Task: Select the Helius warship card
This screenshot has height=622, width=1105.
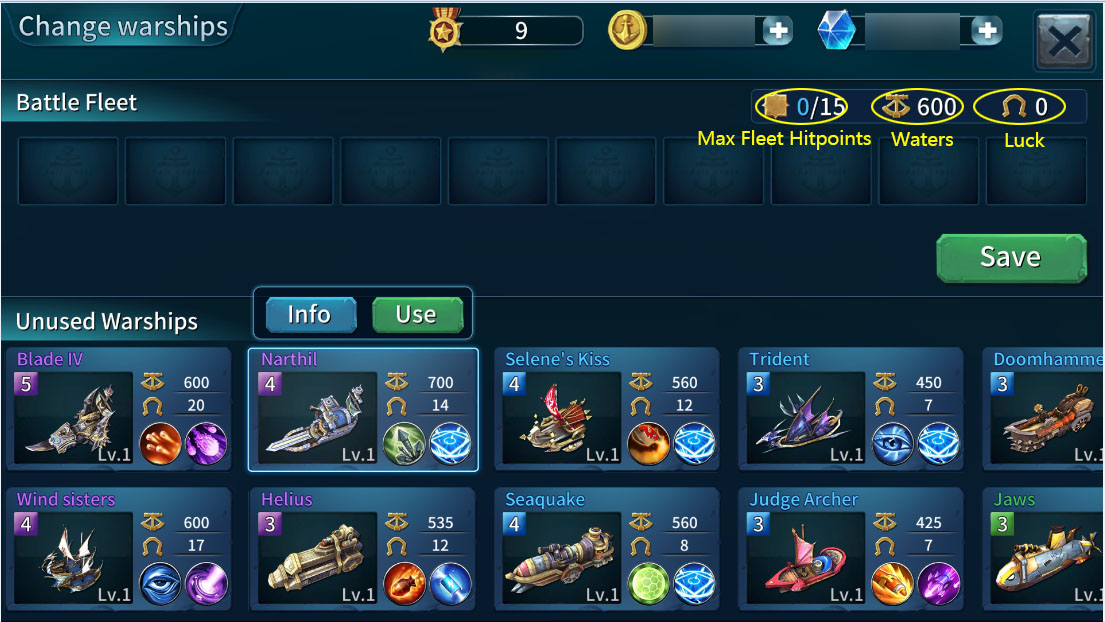Action: pyautogui.click(x=362, y=550)
